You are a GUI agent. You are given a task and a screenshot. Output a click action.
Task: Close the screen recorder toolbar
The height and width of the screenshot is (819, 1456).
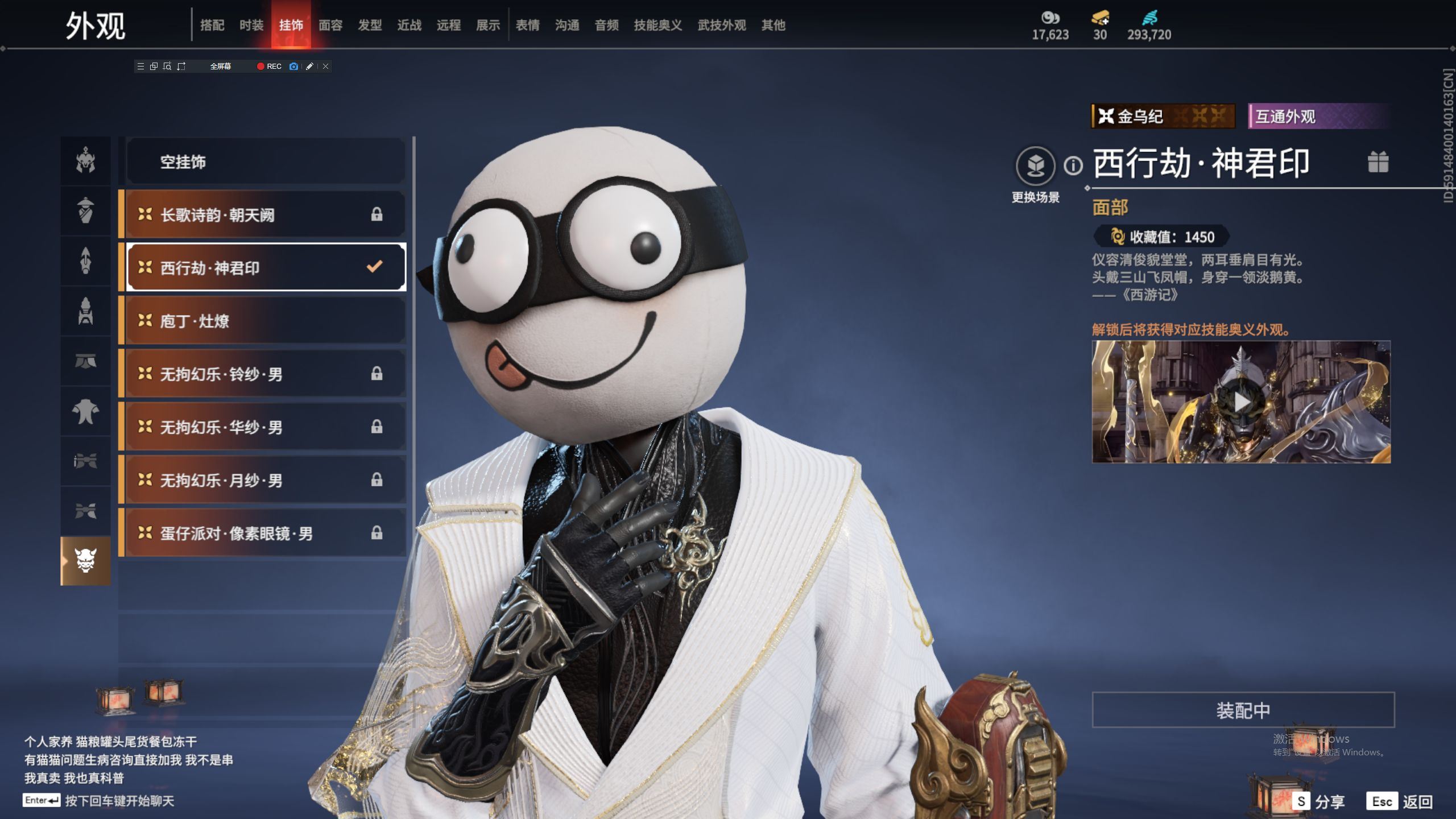pyautogui.click(x=325, y=67)
